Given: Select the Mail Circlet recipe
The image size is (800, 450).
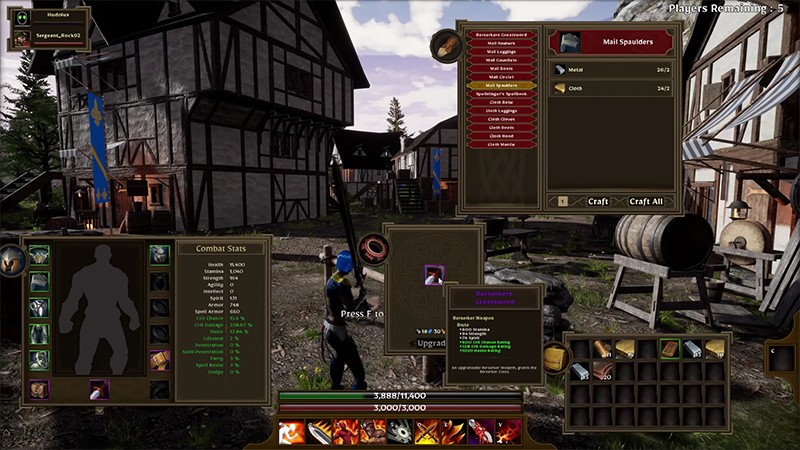Looking at the screenshot, I should (x=501, y=77).
